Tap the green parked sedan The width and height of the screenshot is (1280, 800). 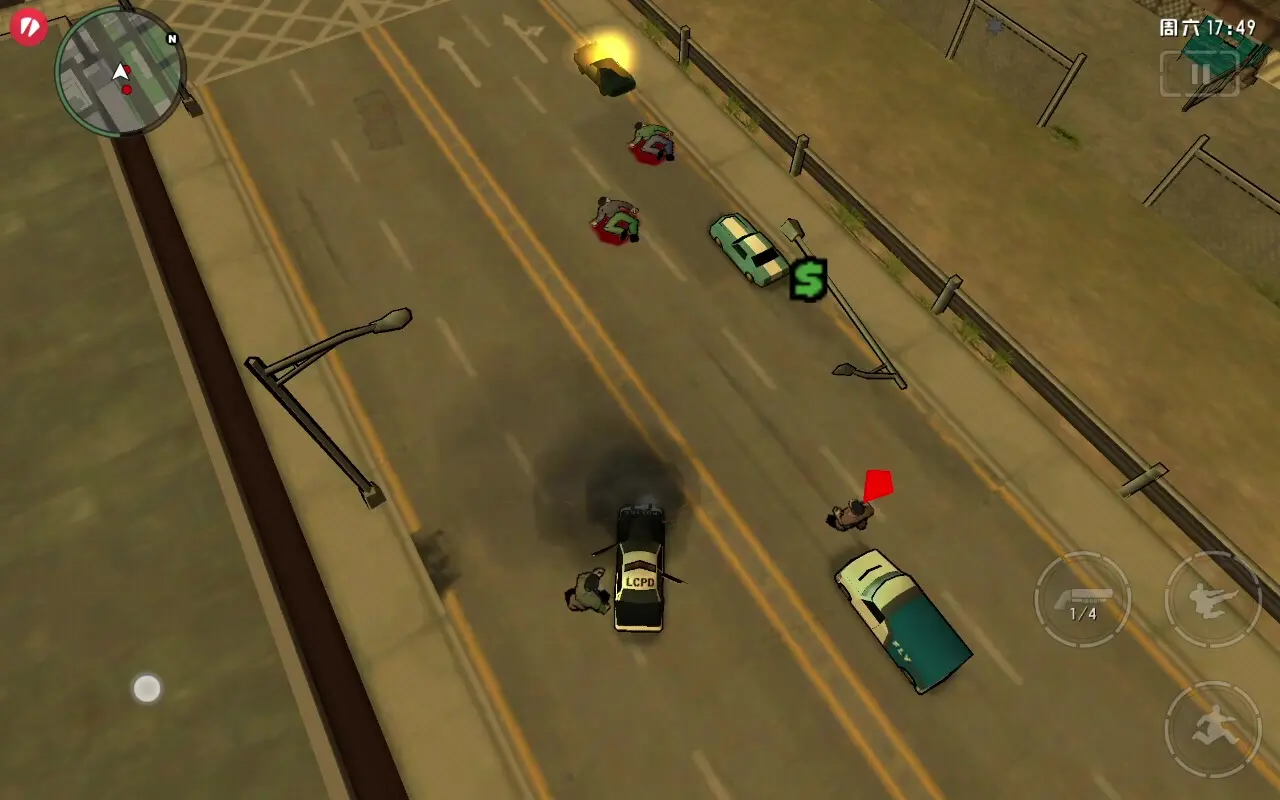point(746,248)
